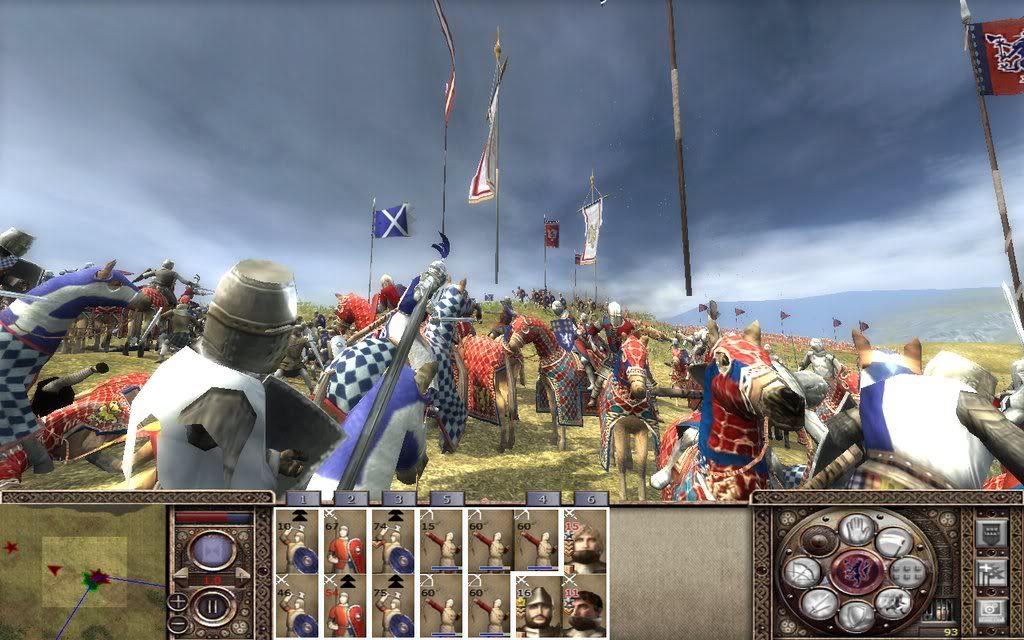Viewport: 1024px width, 640px height.
Task: Zoom in the minimap with the plus button
Action: pyautogui.click(x=177, y=601)
